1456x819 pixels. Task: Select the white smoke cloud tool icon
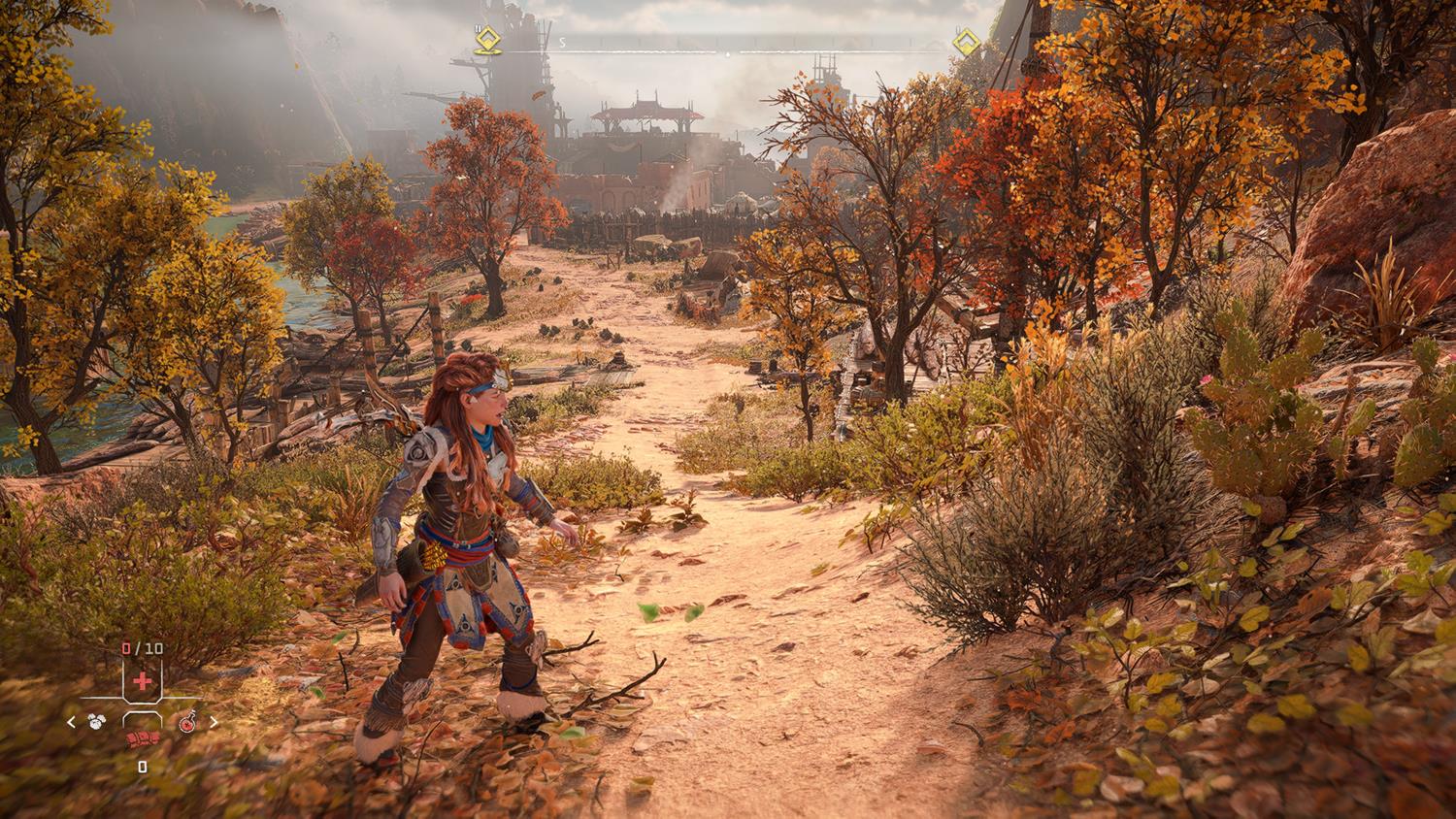[x=96, y=722]
